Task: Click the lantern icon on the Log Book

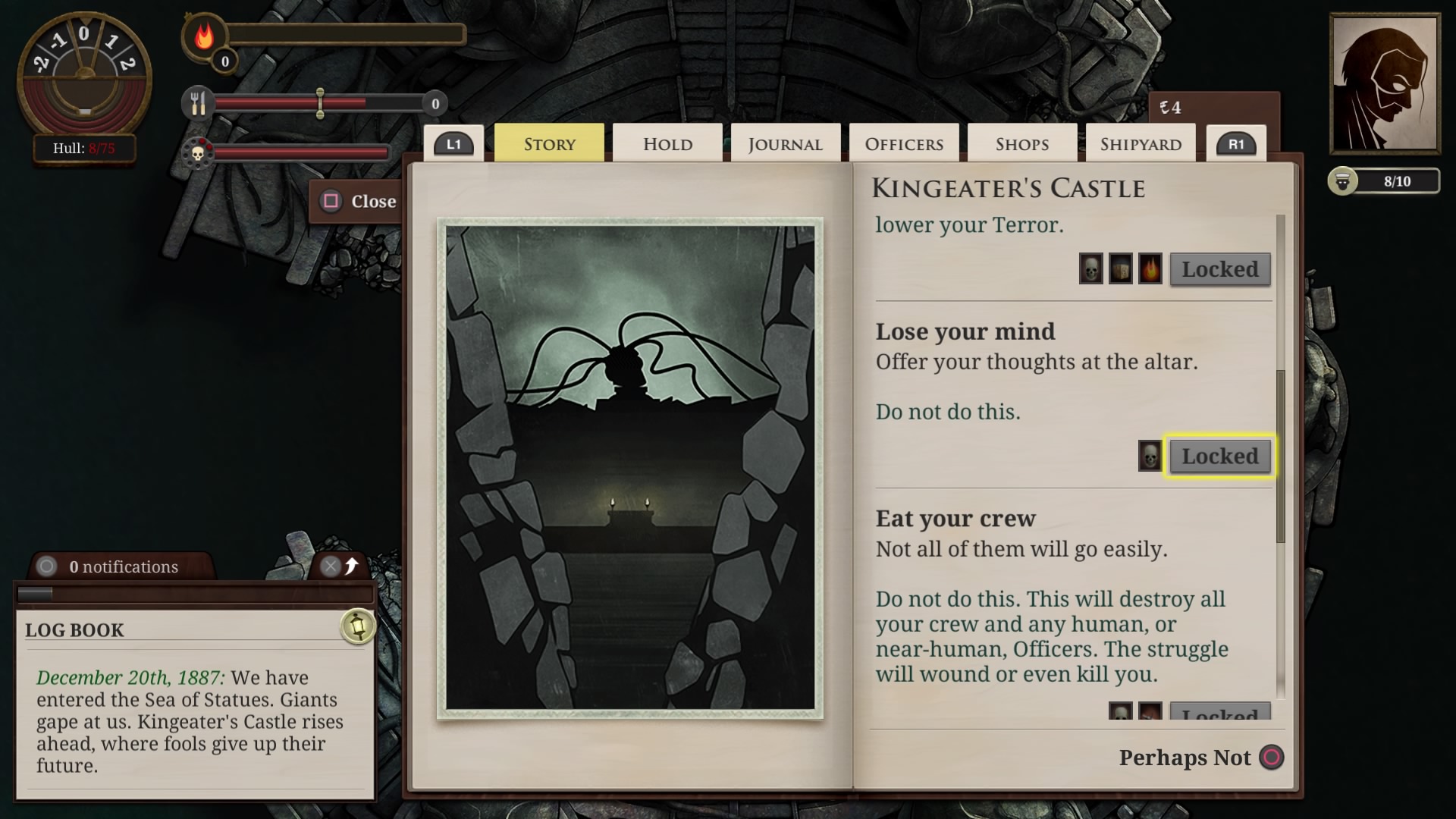Action: (358, 628)
